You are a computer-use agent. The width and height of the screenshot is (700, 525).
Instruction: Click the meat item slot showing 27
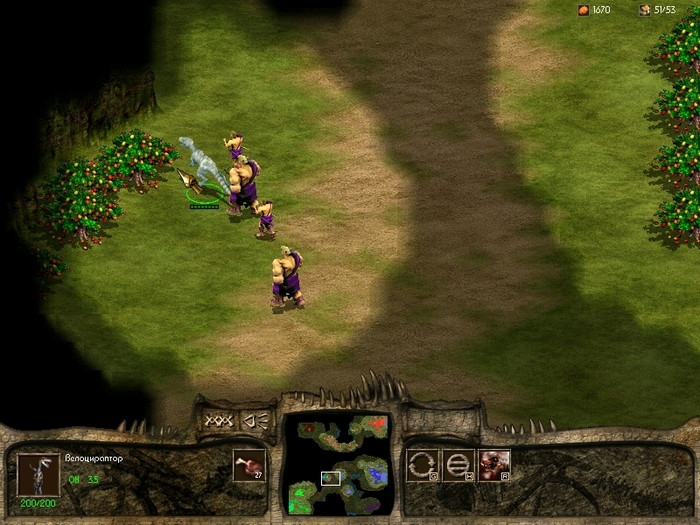point(249,465)
